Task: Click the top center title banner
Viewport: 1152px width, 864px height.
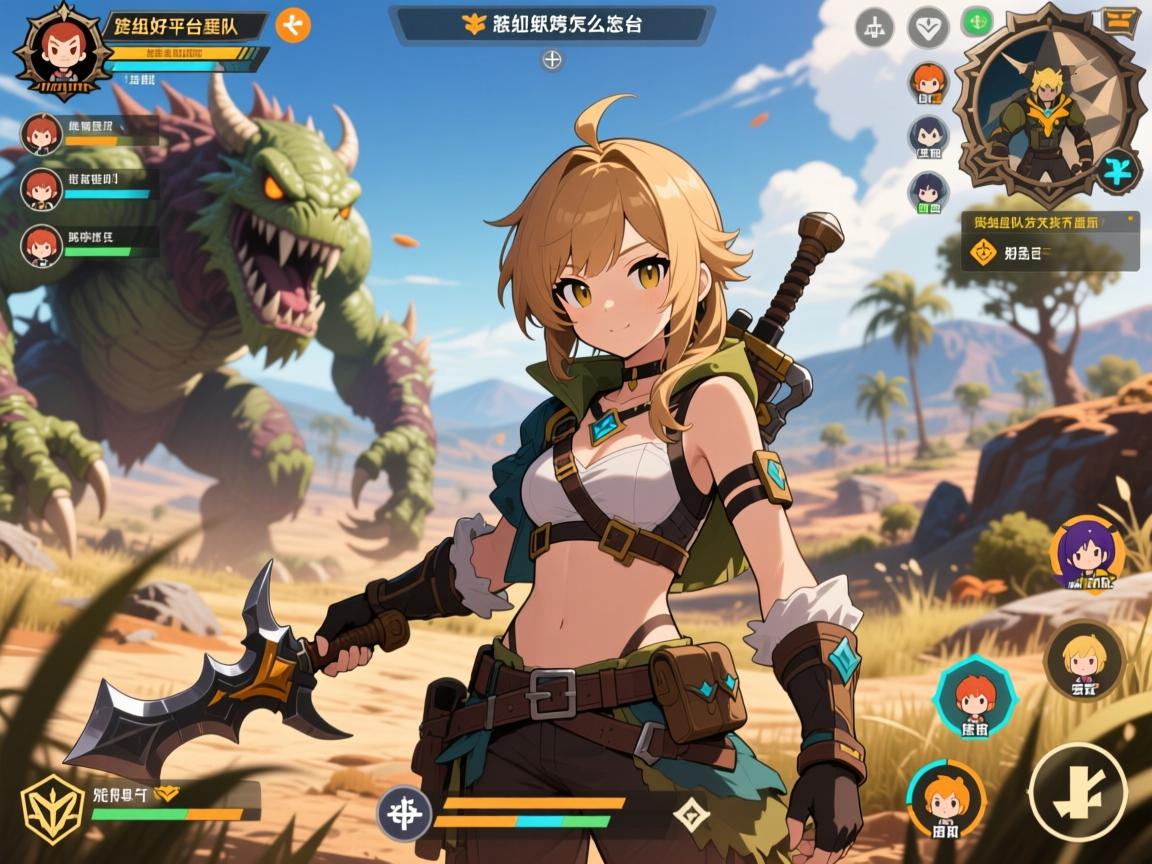Action: (551, 25)
